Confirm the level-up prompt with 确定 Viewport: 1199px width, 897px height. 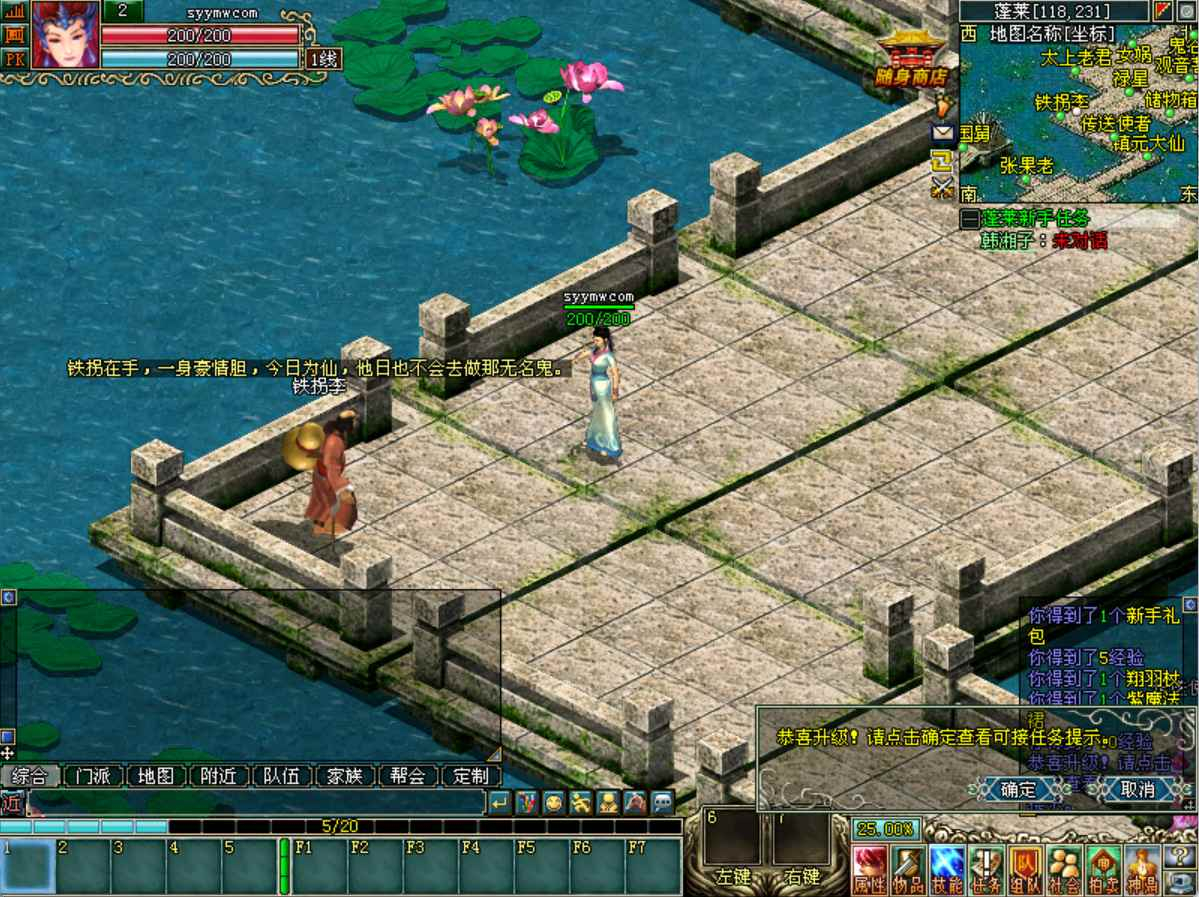[1019, 789]
